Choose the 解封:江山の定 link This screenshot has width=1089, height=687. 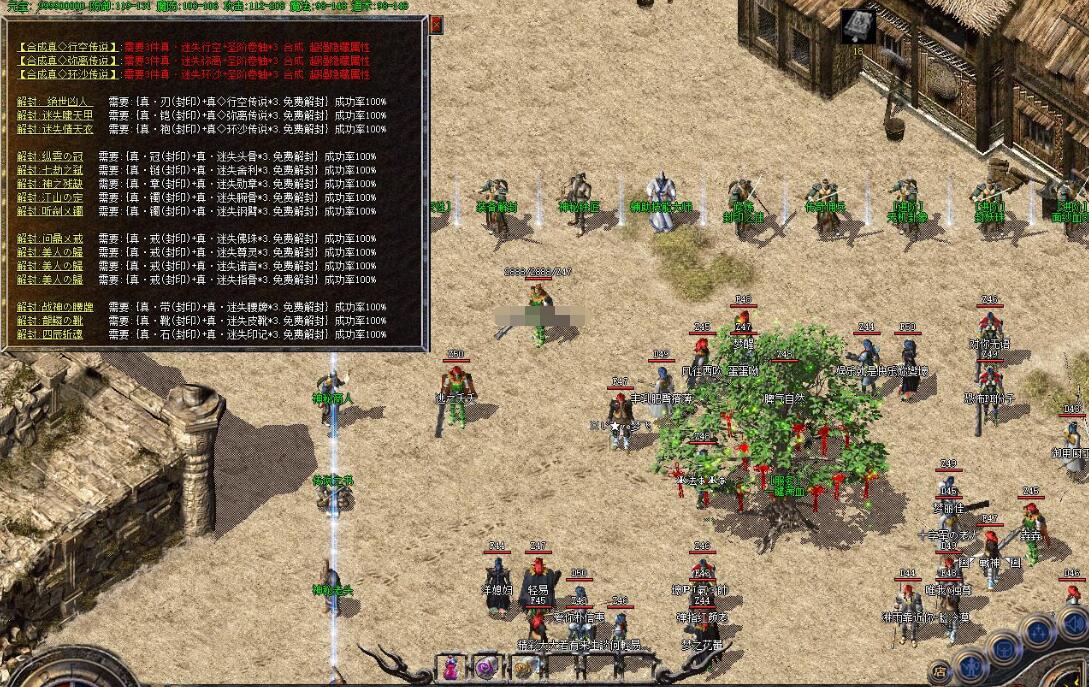click(50, 197)
